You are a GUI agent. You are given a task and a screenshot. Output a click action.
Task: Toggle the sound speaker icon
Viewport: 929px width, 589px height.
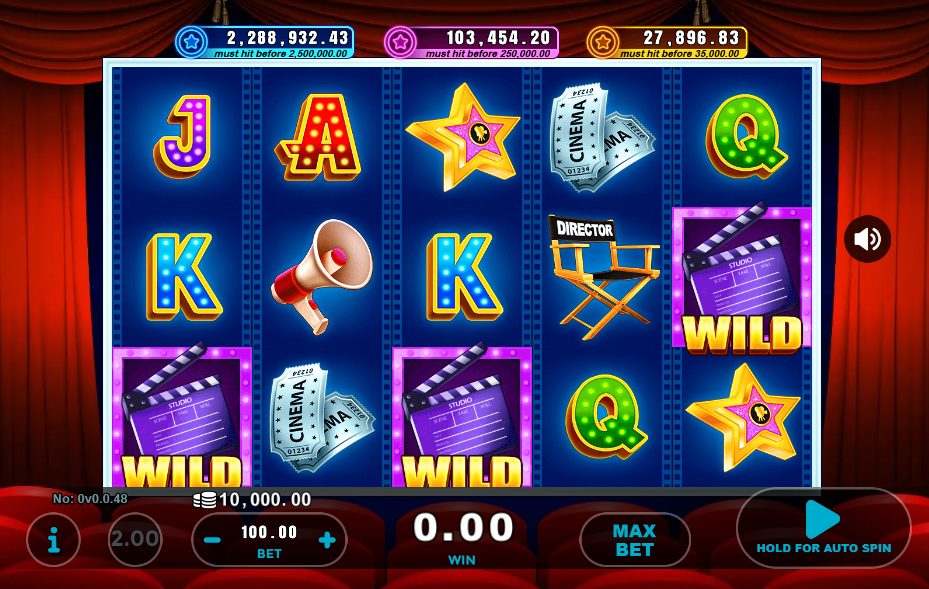pyautogui.click(x=867, y=239)
